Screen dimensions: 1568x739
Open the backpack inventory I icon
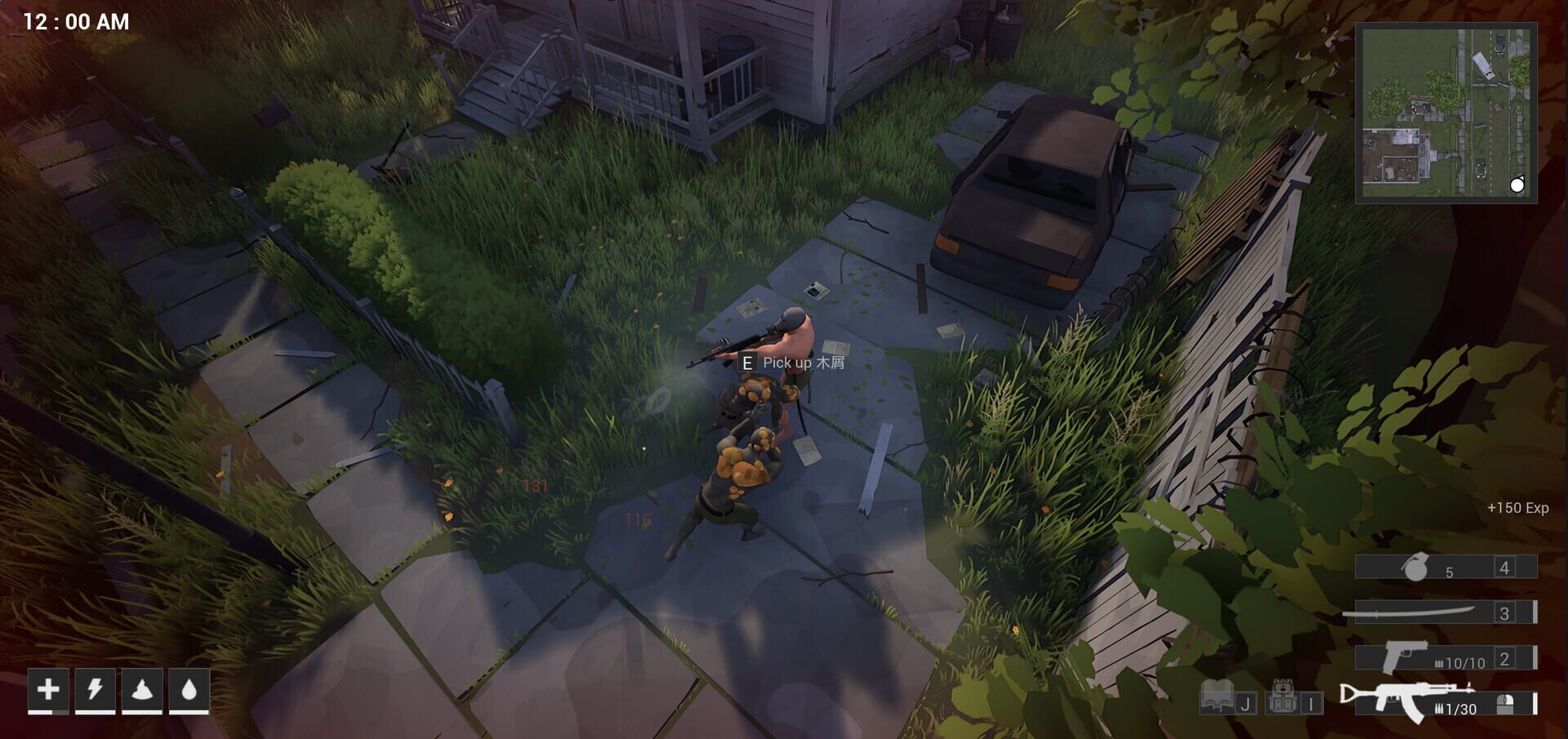[1282, 699]
